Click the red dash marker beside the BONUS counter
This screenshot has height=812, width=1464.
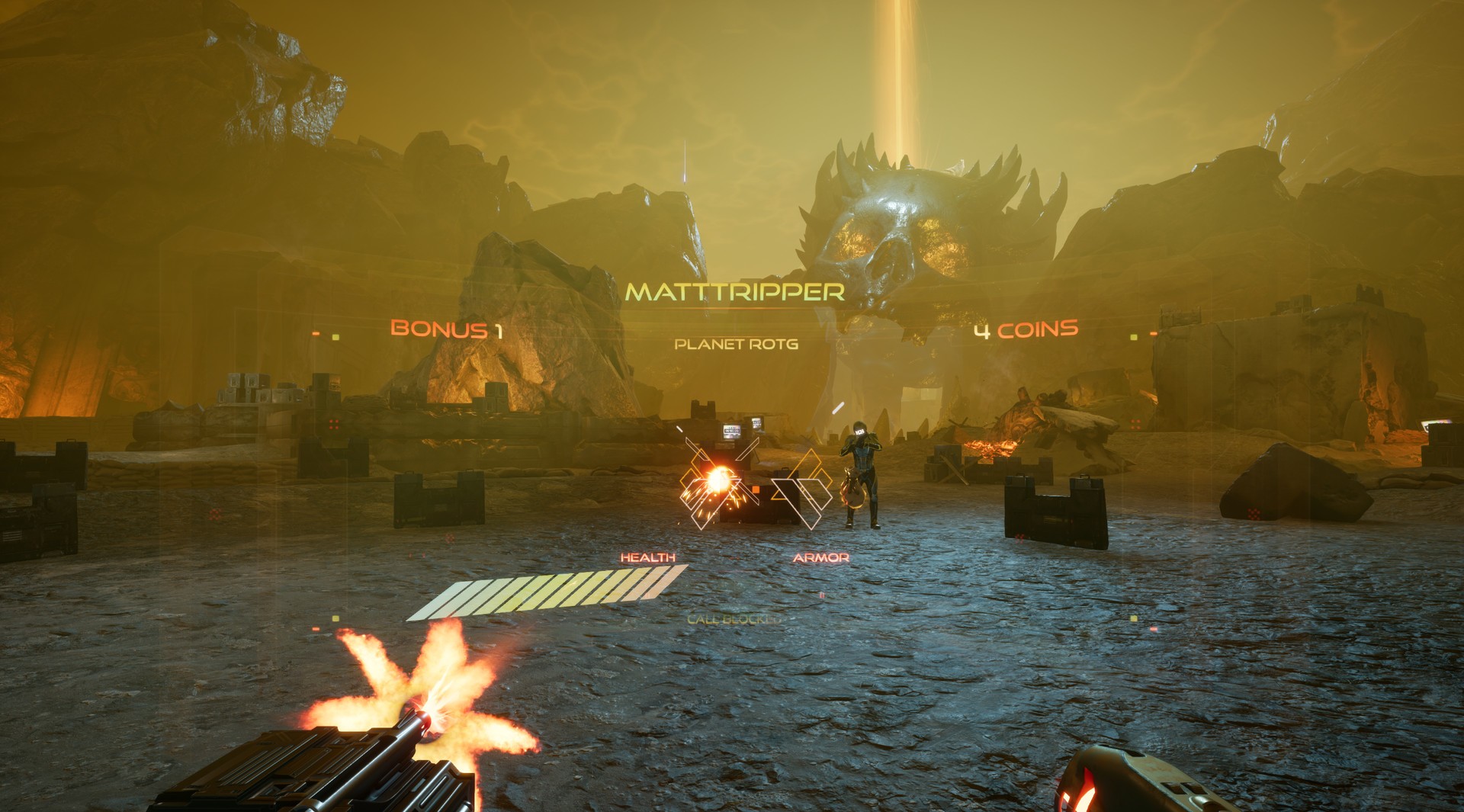[x=316, y=333]
